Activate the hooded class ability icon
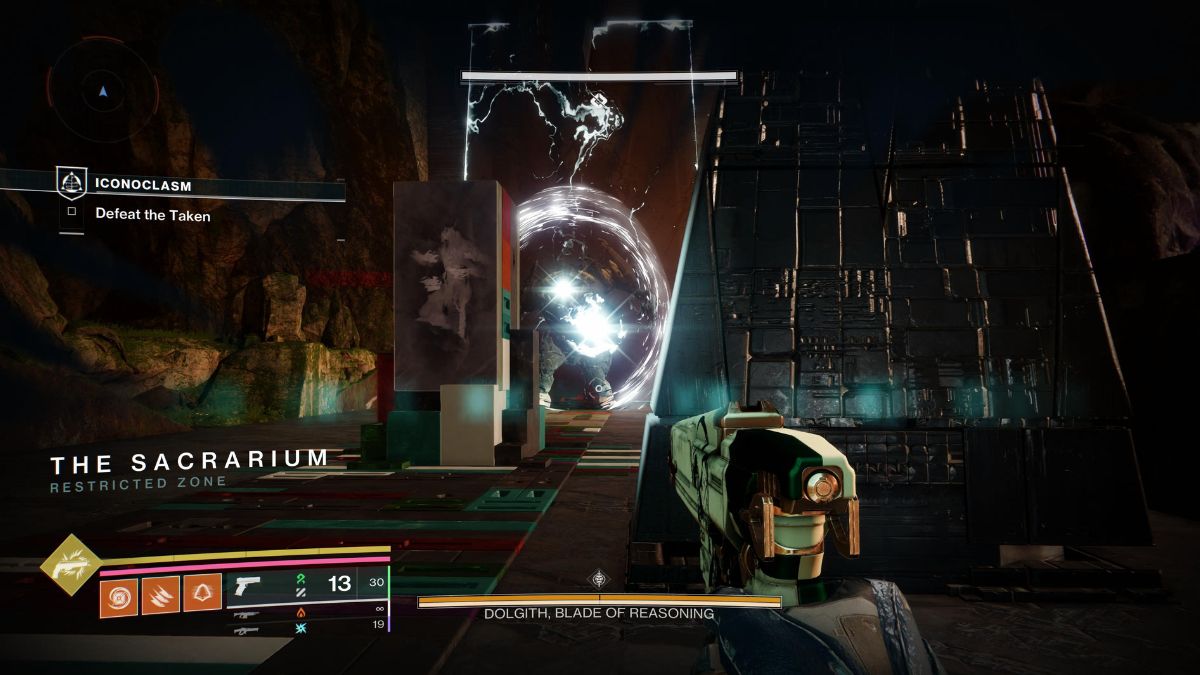This screenshot has width=1200, height=675. (202, 596)
